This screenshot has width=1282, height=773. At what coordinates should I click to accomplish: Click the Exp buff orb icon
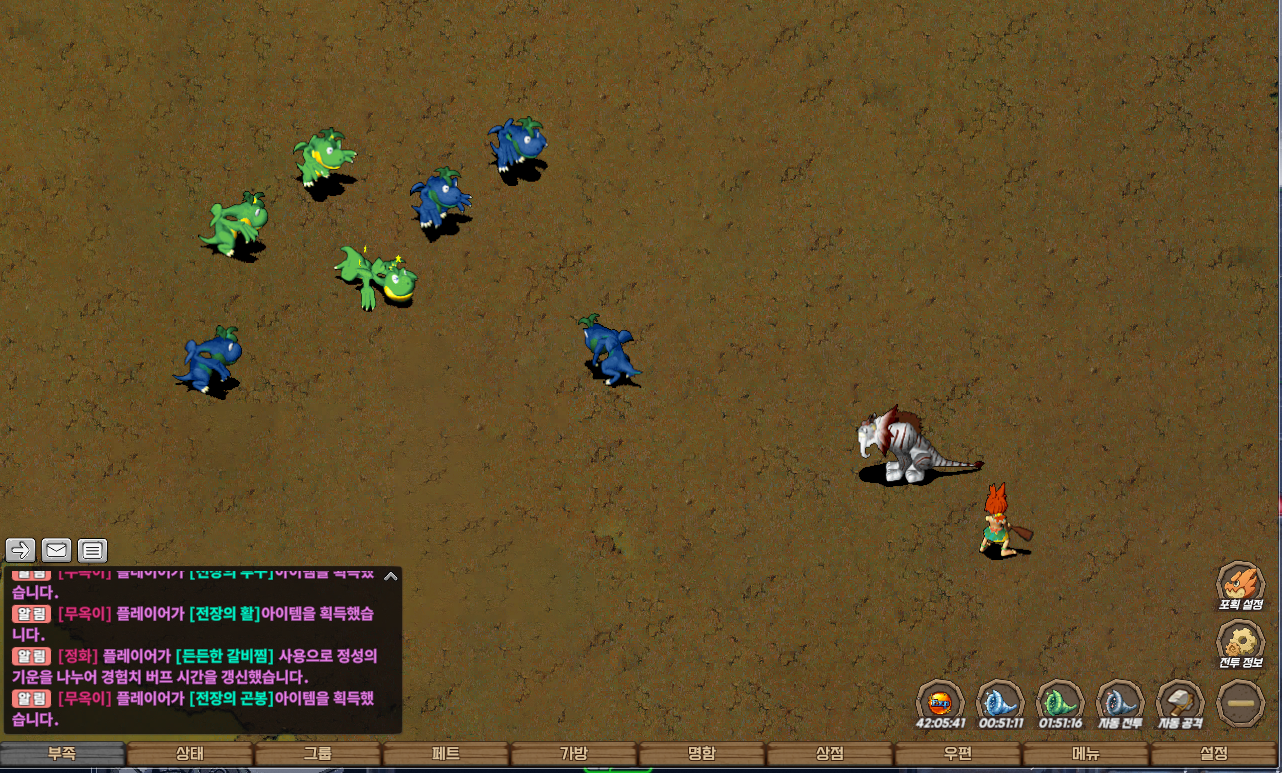click(x=940, y=702)
